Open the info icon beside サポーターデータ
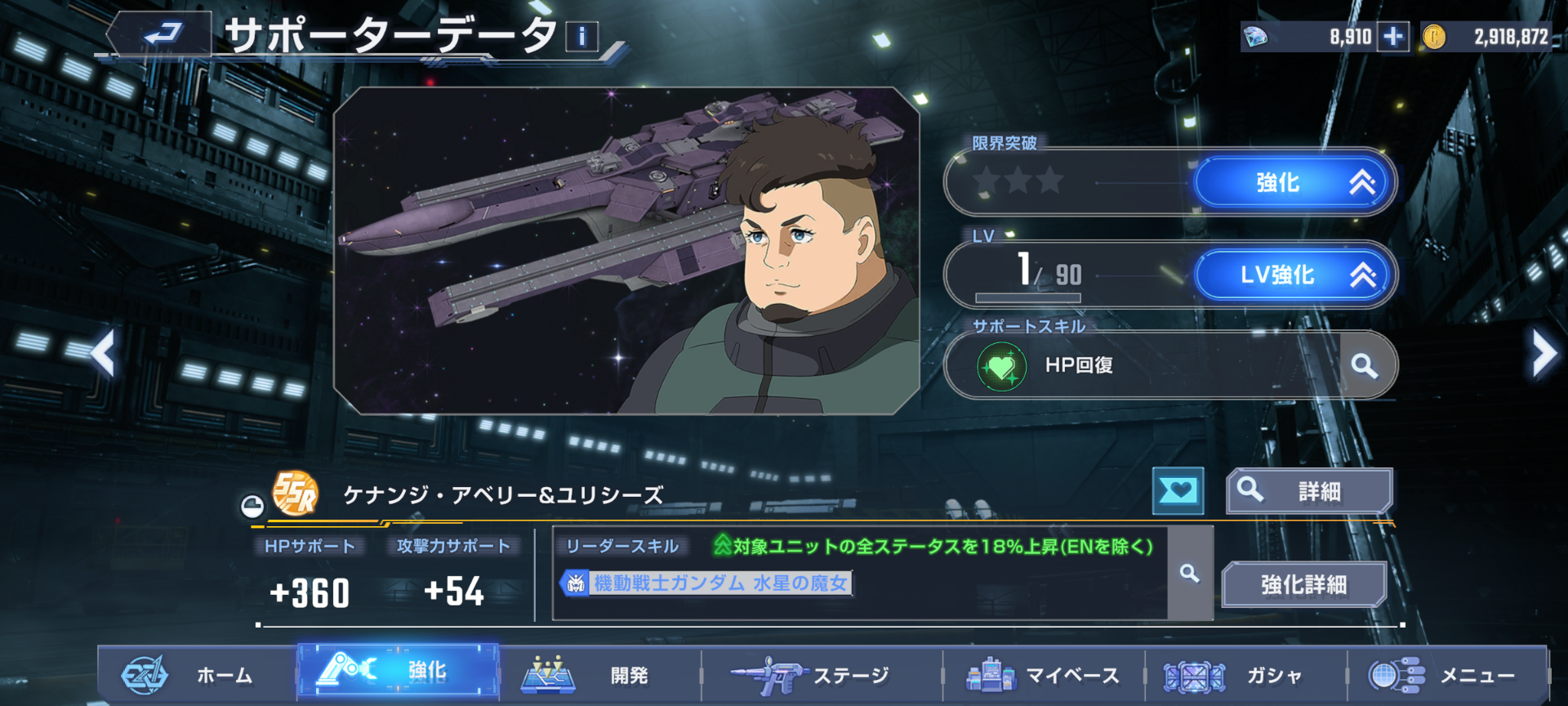This screenshot has height=706, width=1568. pyautogui.click(x=581, y=37)
